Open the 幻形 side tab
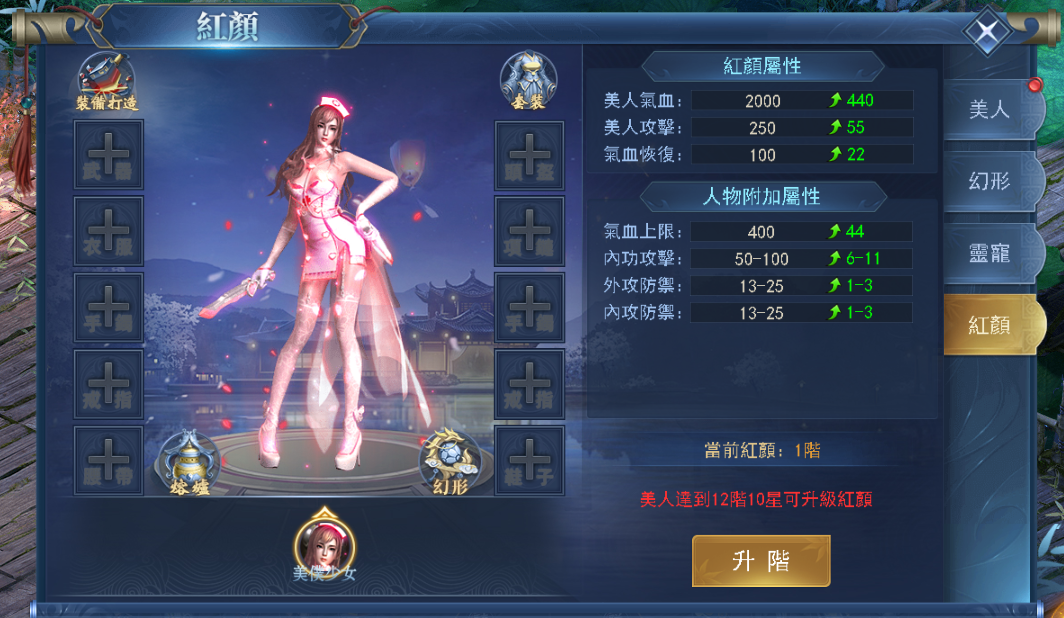This screenshot has width=1064, height=618. tap(990, 181)
